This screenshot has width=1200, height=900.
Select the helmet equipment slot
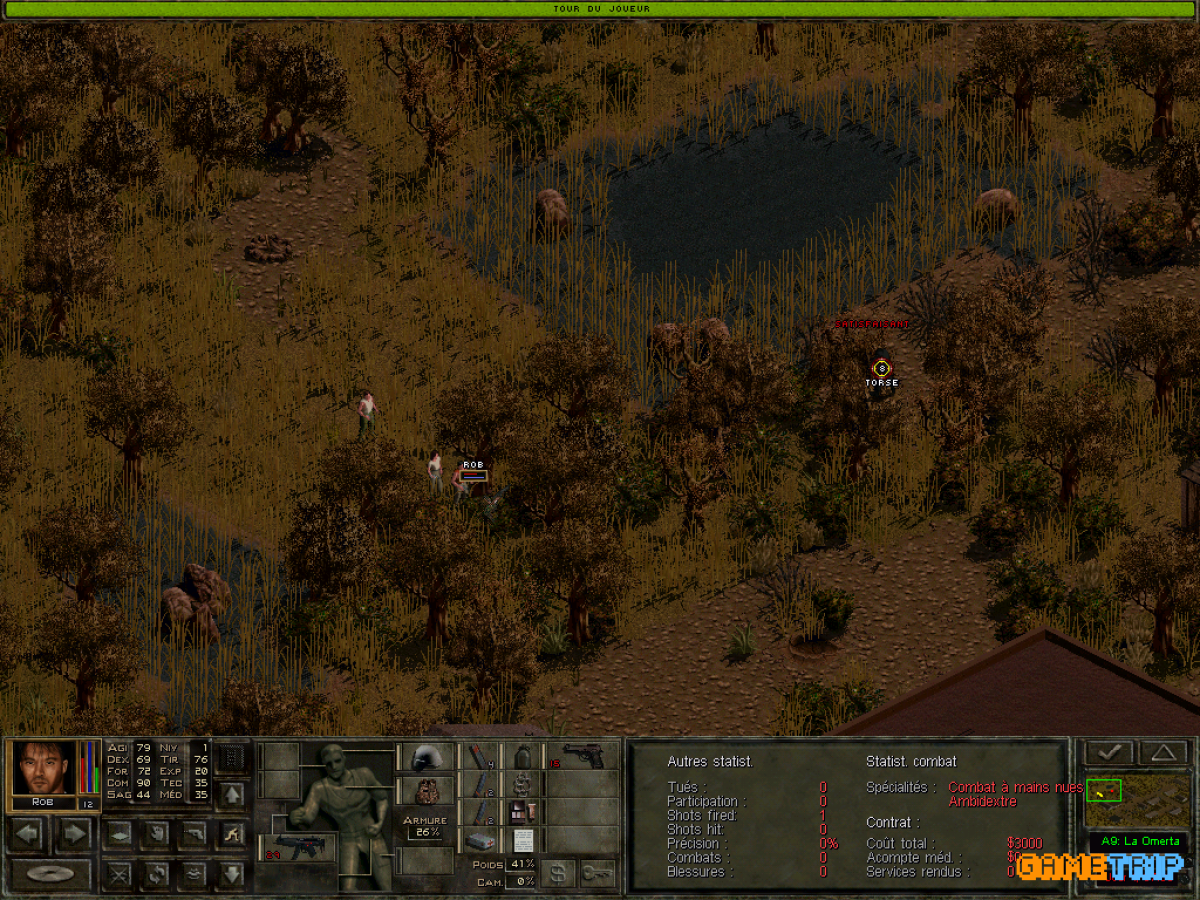pos(426,757)
